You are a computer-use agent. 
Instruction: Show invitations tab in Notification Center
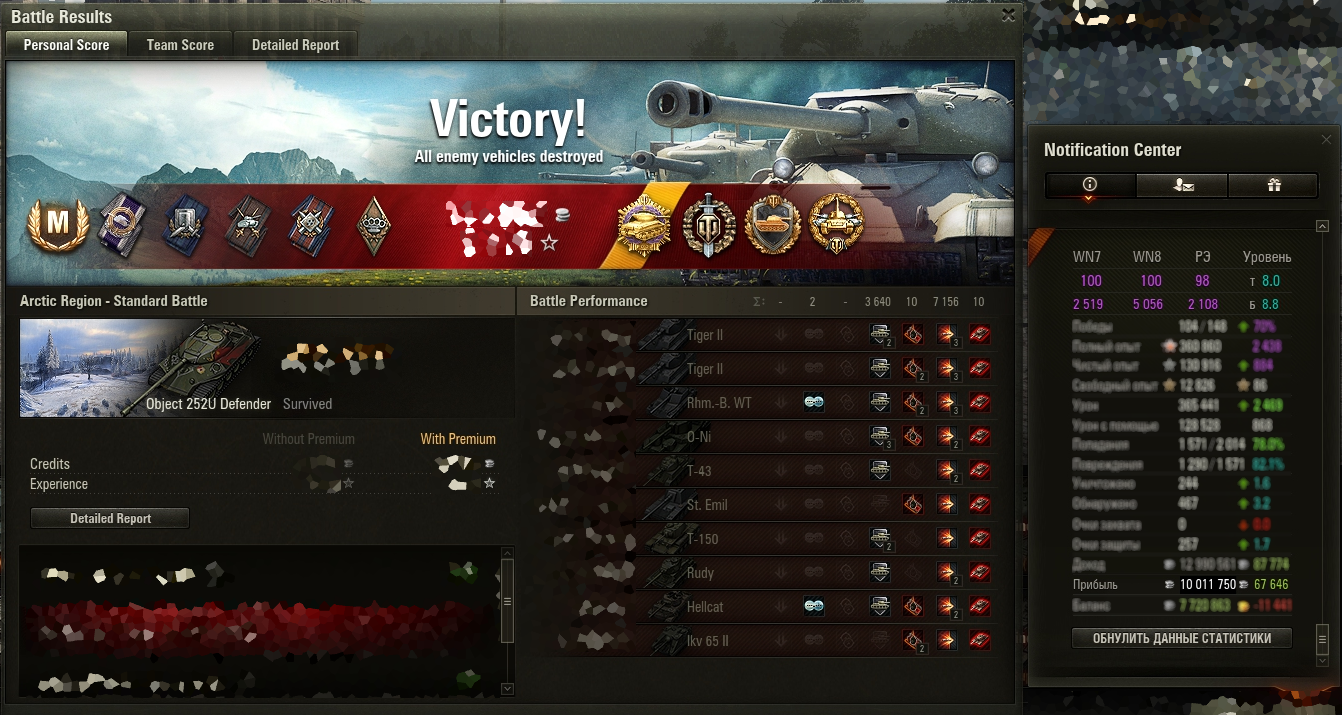pos(1181,185)
